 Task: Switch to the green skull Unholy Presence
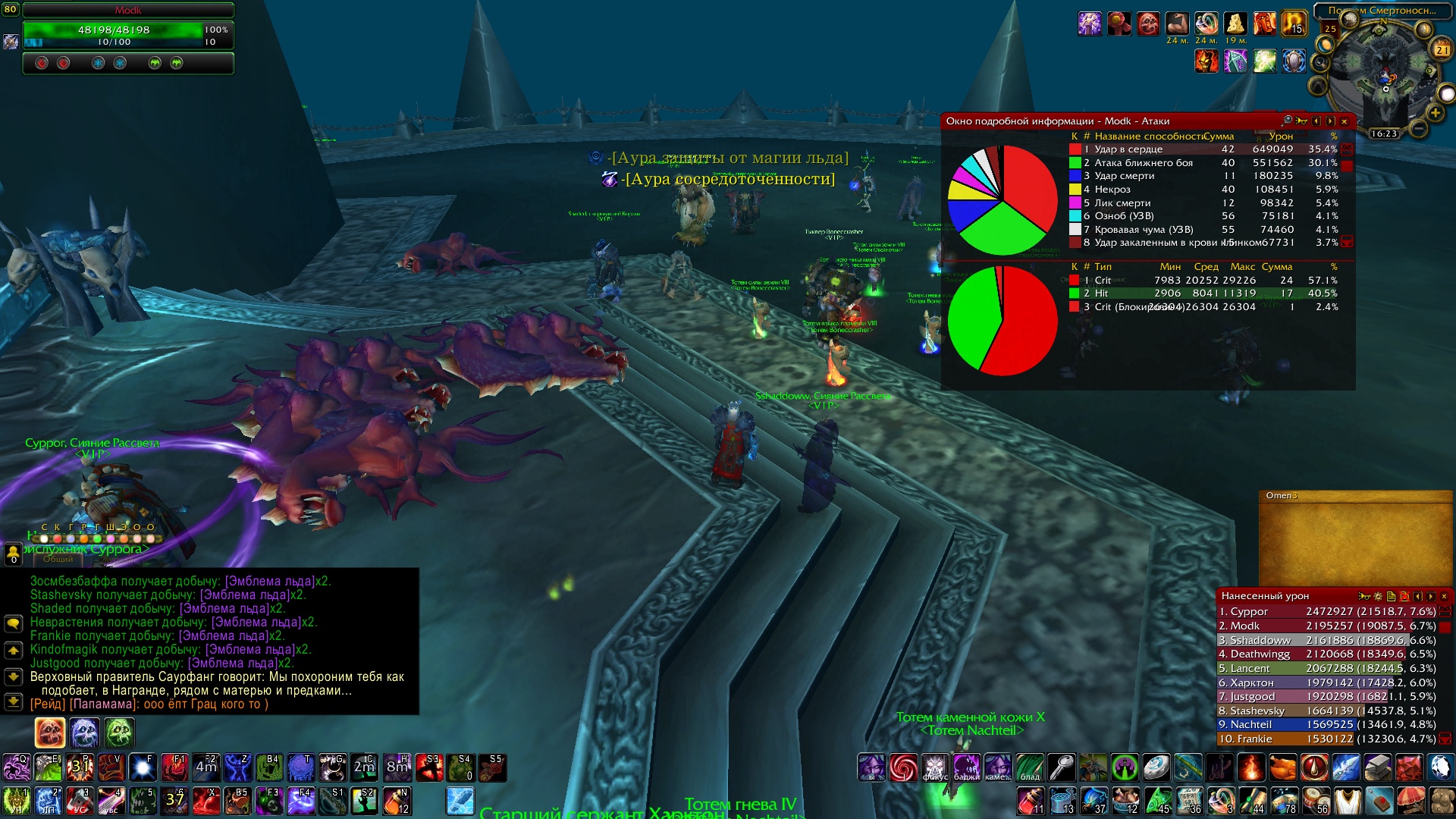coord(120,733)
